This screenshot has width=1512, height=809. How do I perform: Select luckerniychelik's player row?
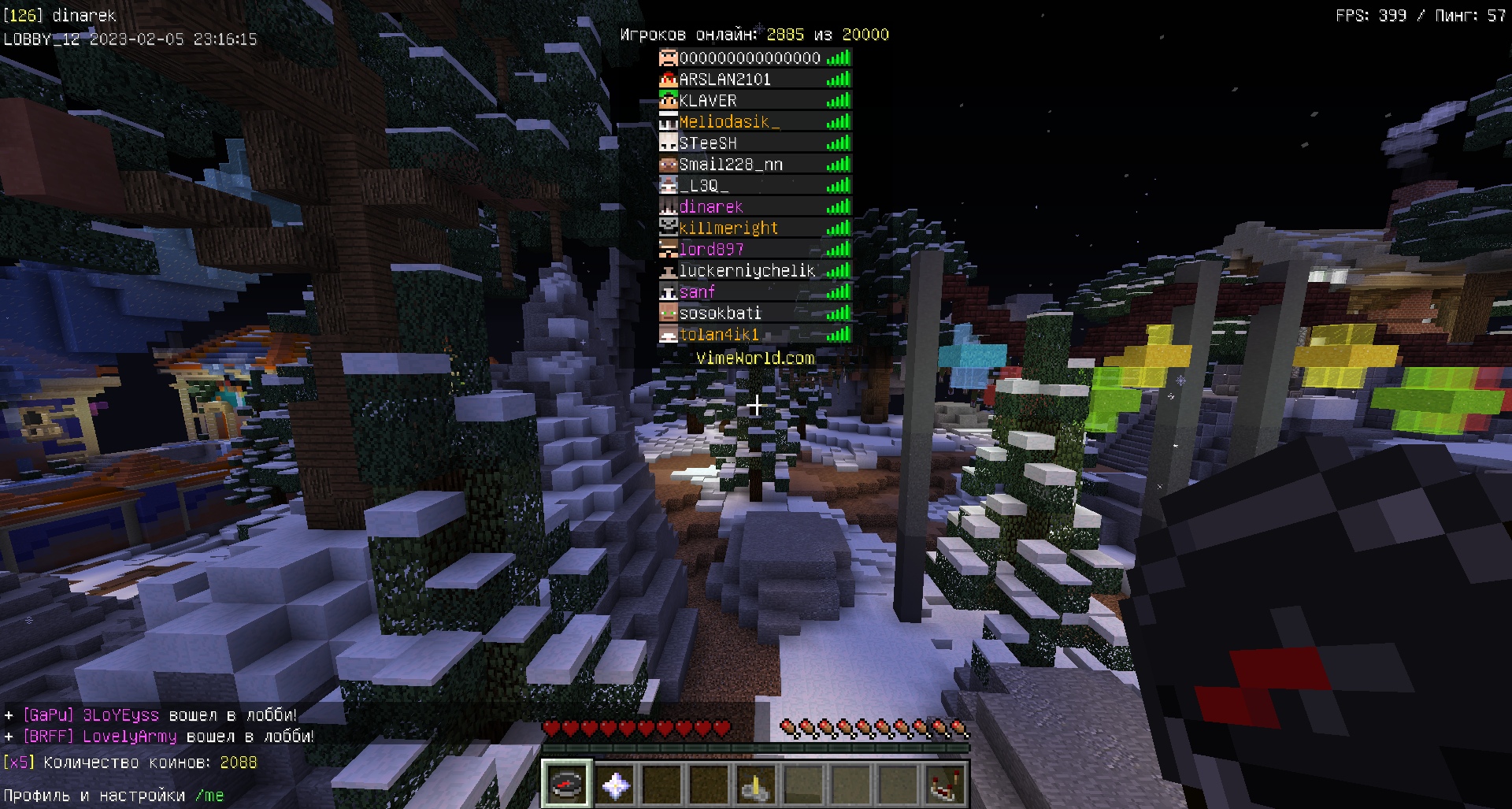[755, 271]
